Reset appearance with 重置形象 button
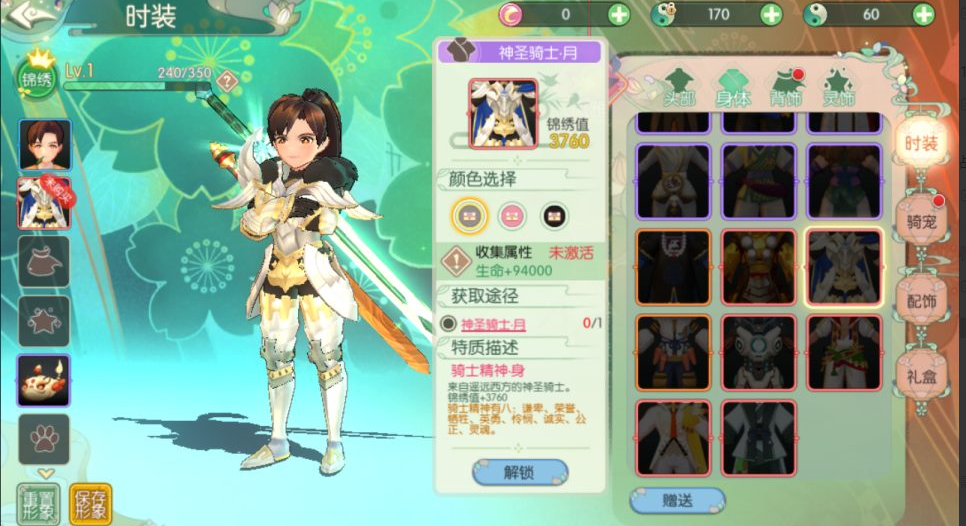The image size is (966, 526). pyautogui.click(x=38, y=503)
